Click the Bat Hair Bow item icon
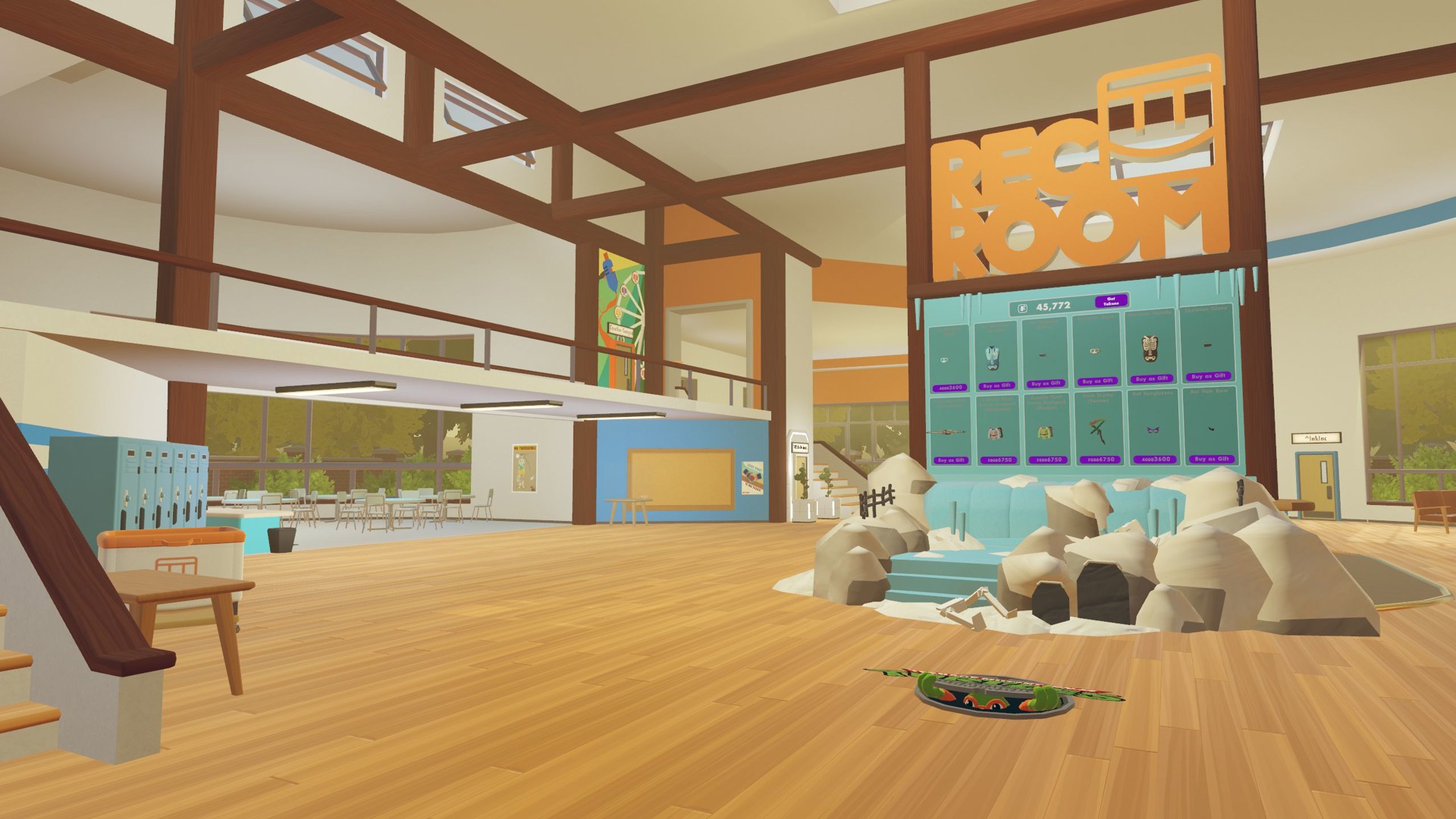This screenshot has height=819, width=1456. click(x=1210, y=429)
